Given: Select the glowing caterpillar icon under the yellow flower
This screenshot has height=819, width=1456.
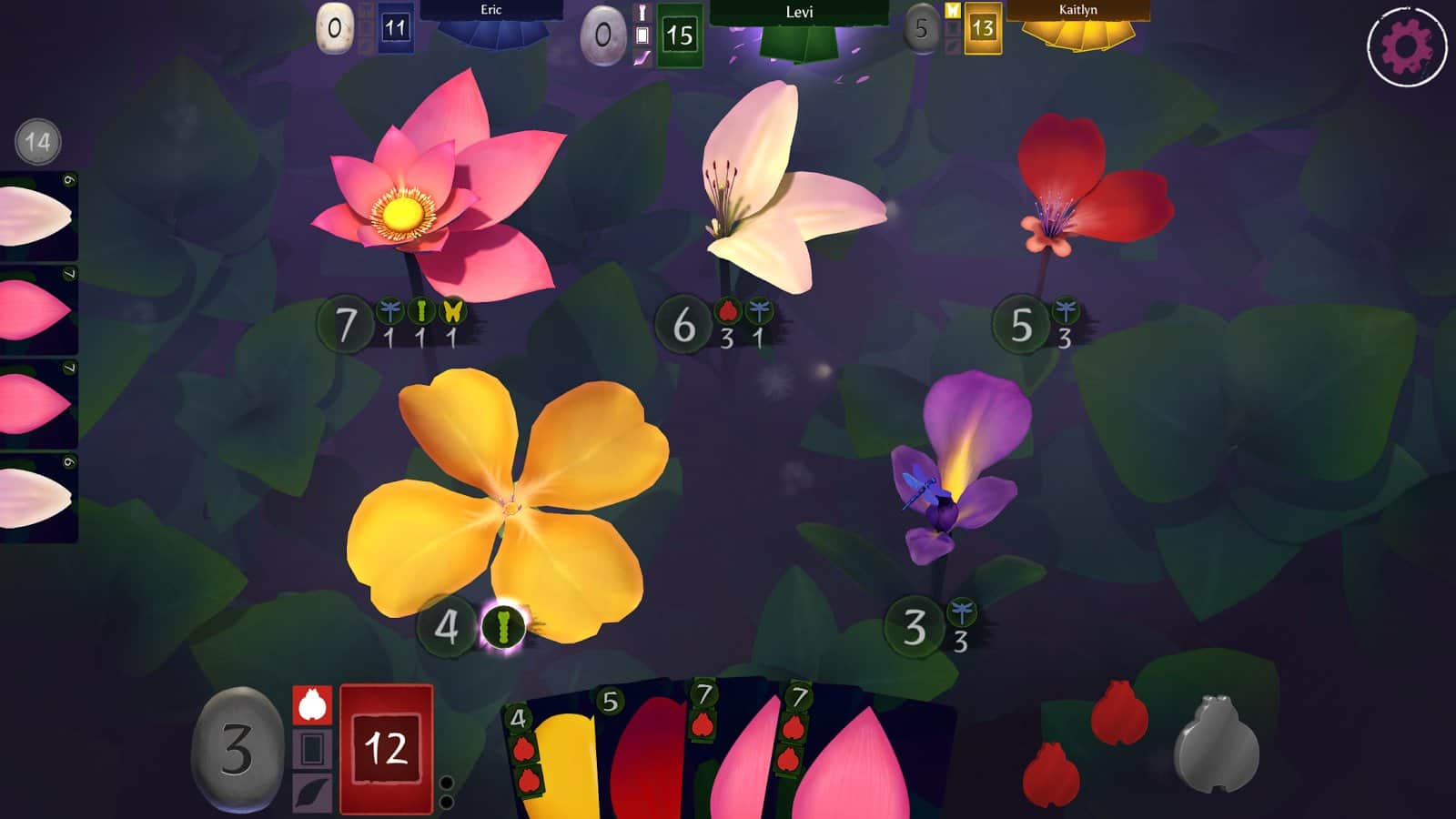Looking at the screenshot, I should pyautogui.click(x=505, y=624).
